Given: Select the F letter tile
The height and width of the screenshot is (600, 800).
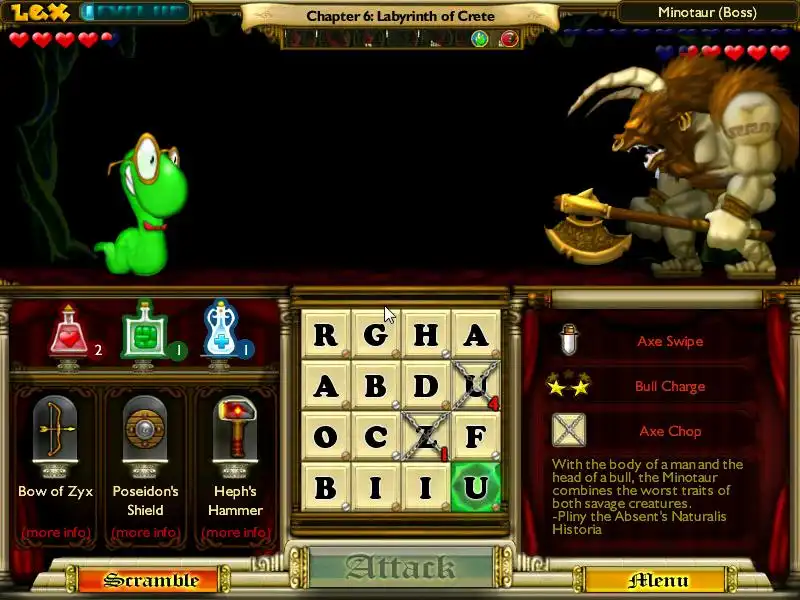Looking at the screenshot, I should coord(476,437).
